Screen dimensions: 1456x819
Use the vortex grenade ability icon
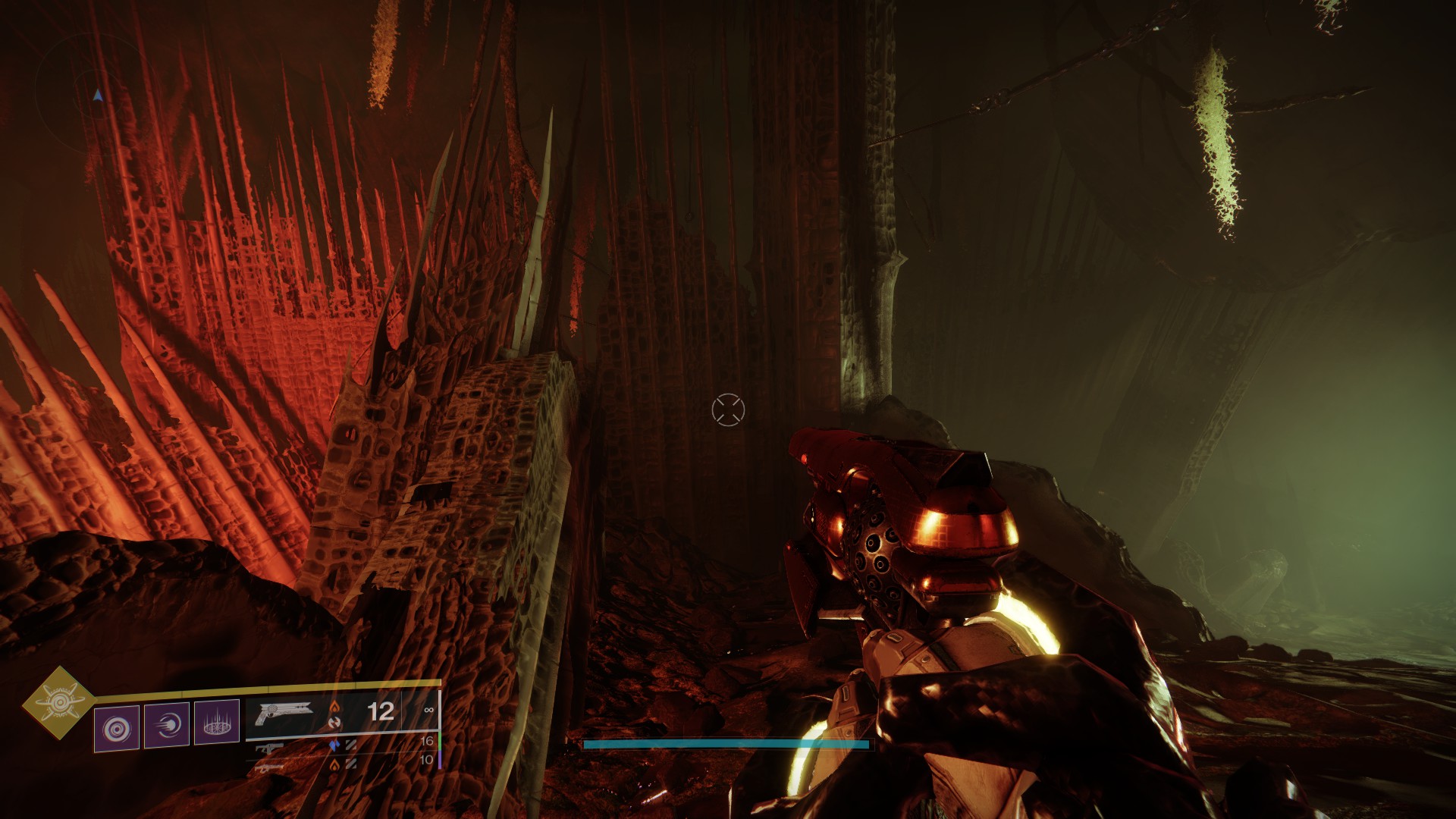(117, 728)
